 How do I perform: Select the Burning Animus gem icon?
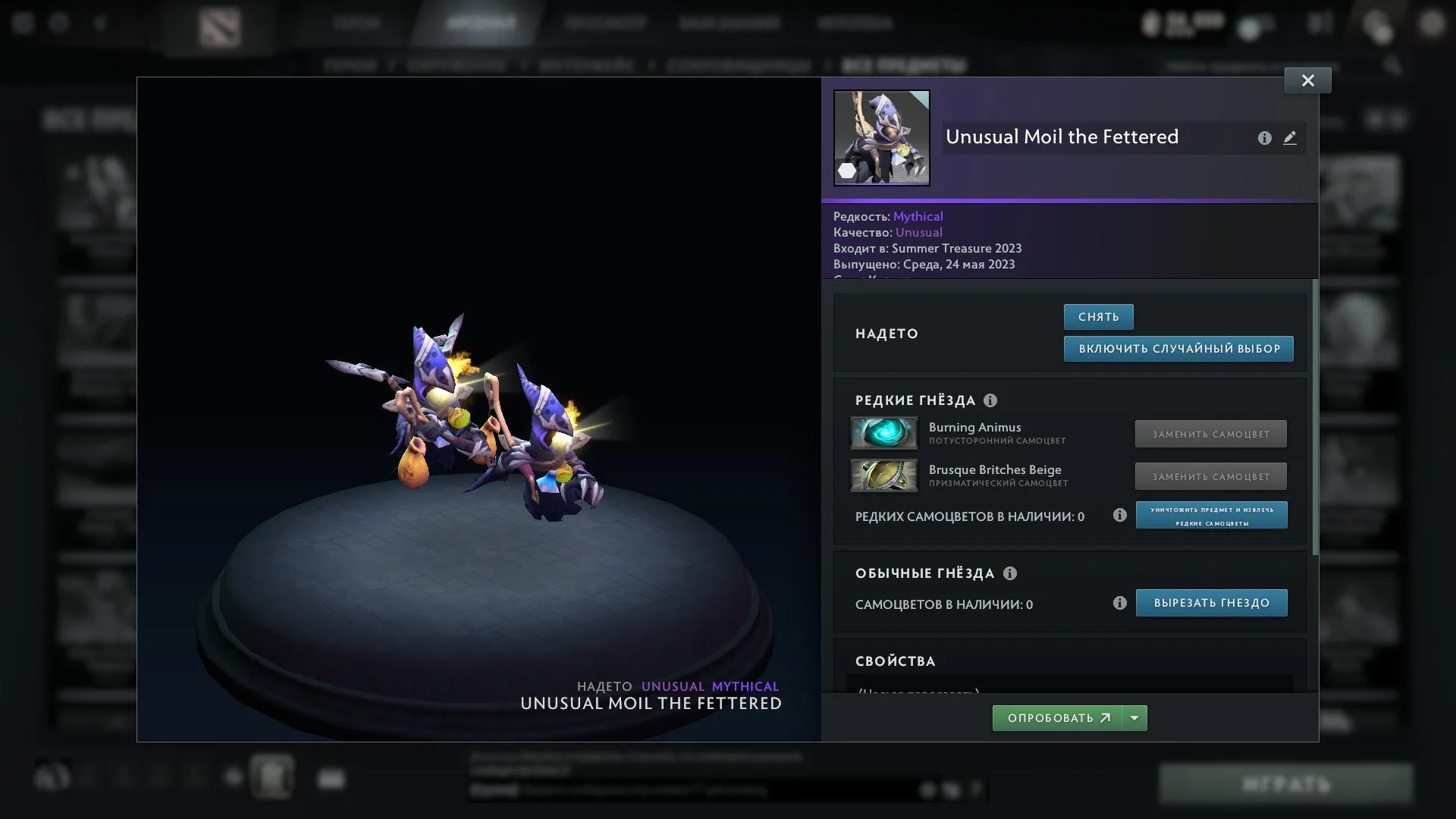tap(883, 434)
